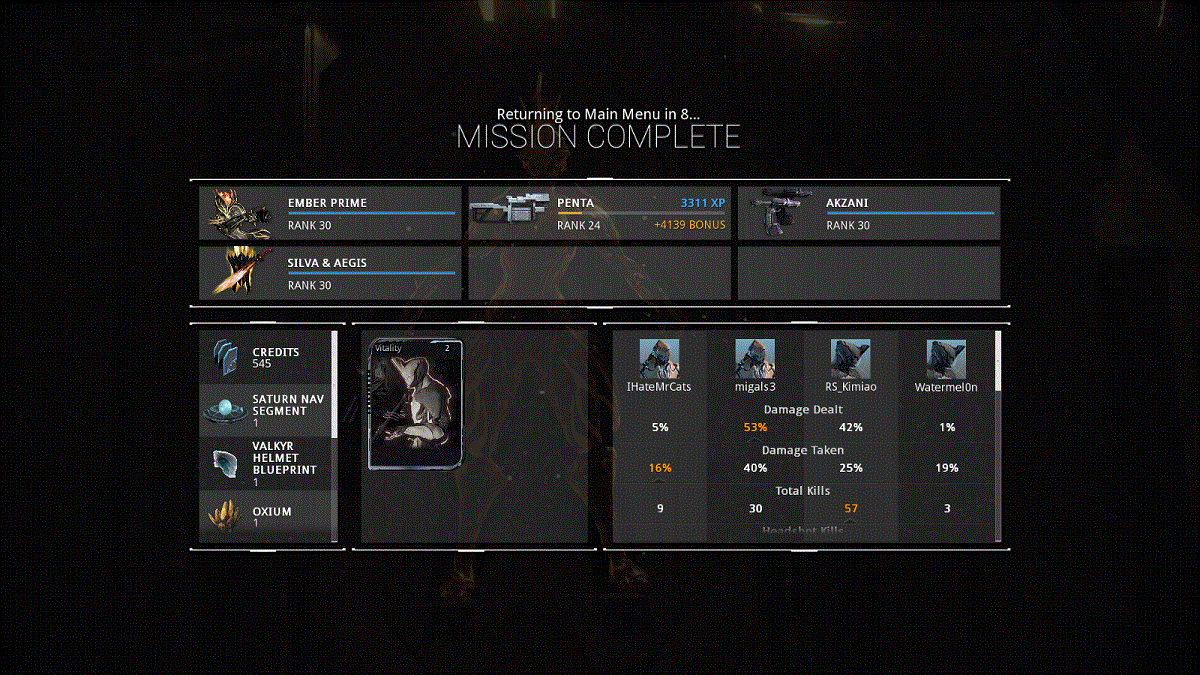Click RS_Kimiao's player avatar
Viewport: 1200px width, 675px height.
[850, 358]
